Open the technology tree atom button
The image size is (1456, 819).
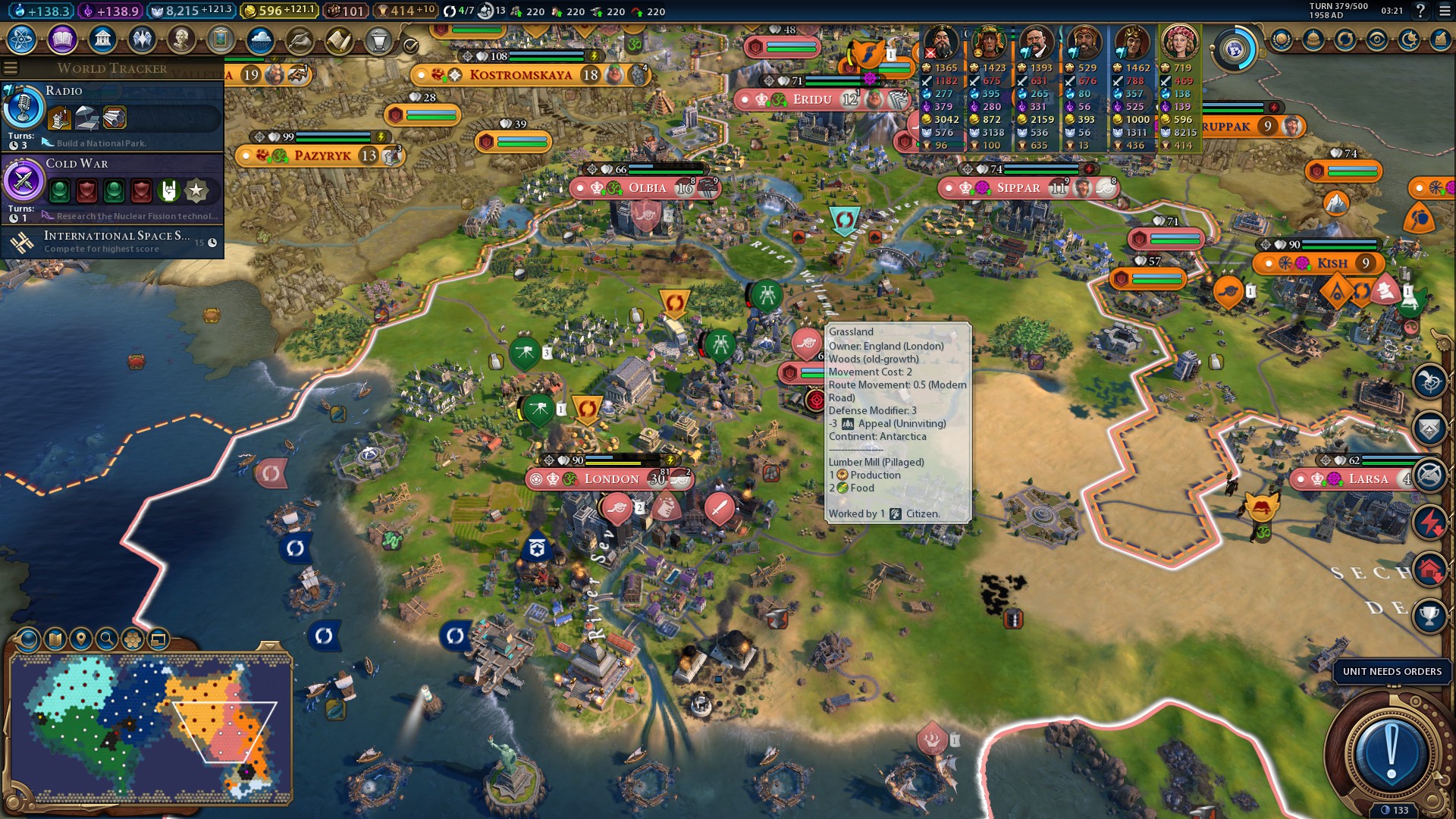[22, 39]
